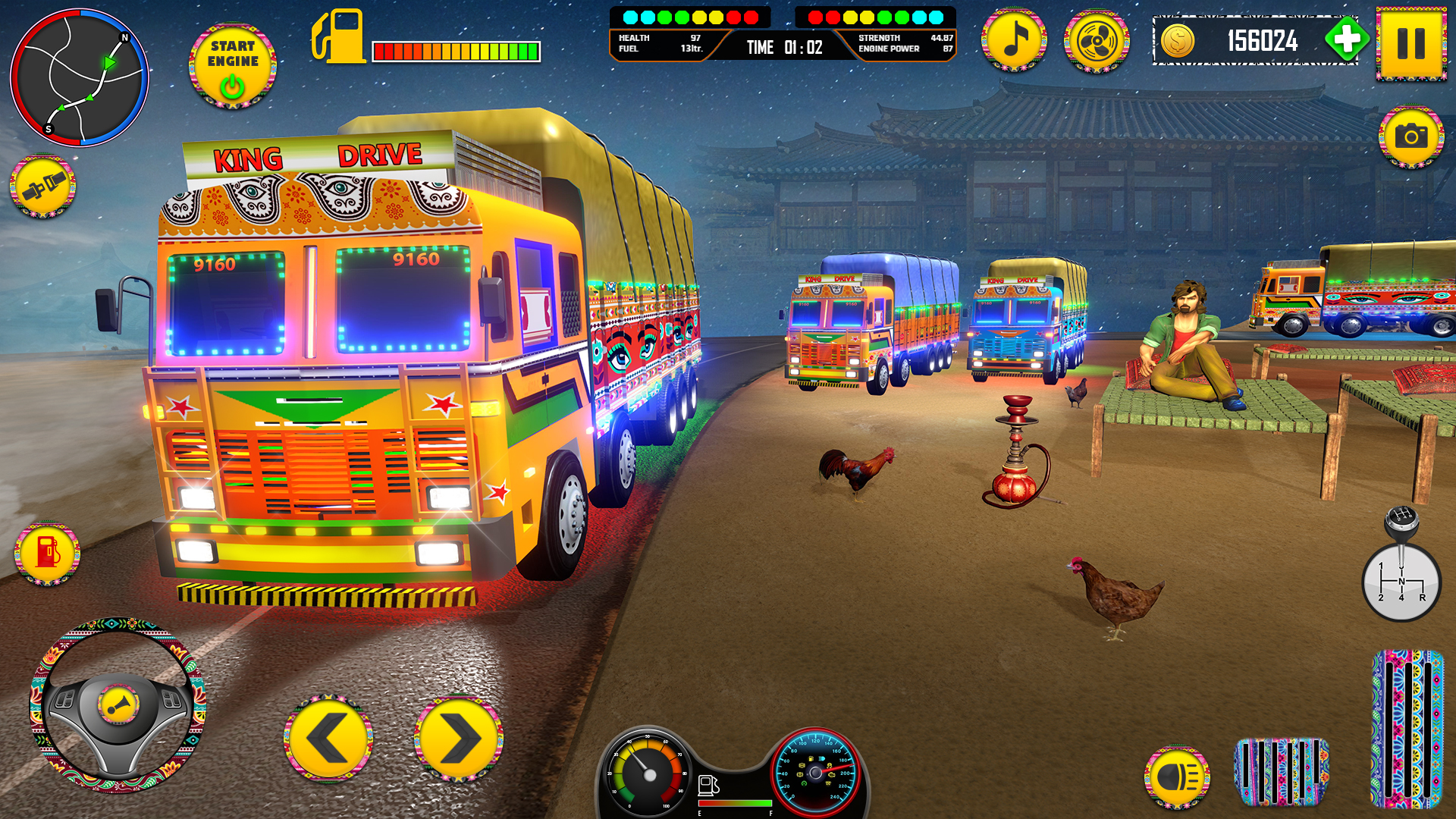Open the camera view switcher
The image size is (1456, 819).
point(1412,138)
